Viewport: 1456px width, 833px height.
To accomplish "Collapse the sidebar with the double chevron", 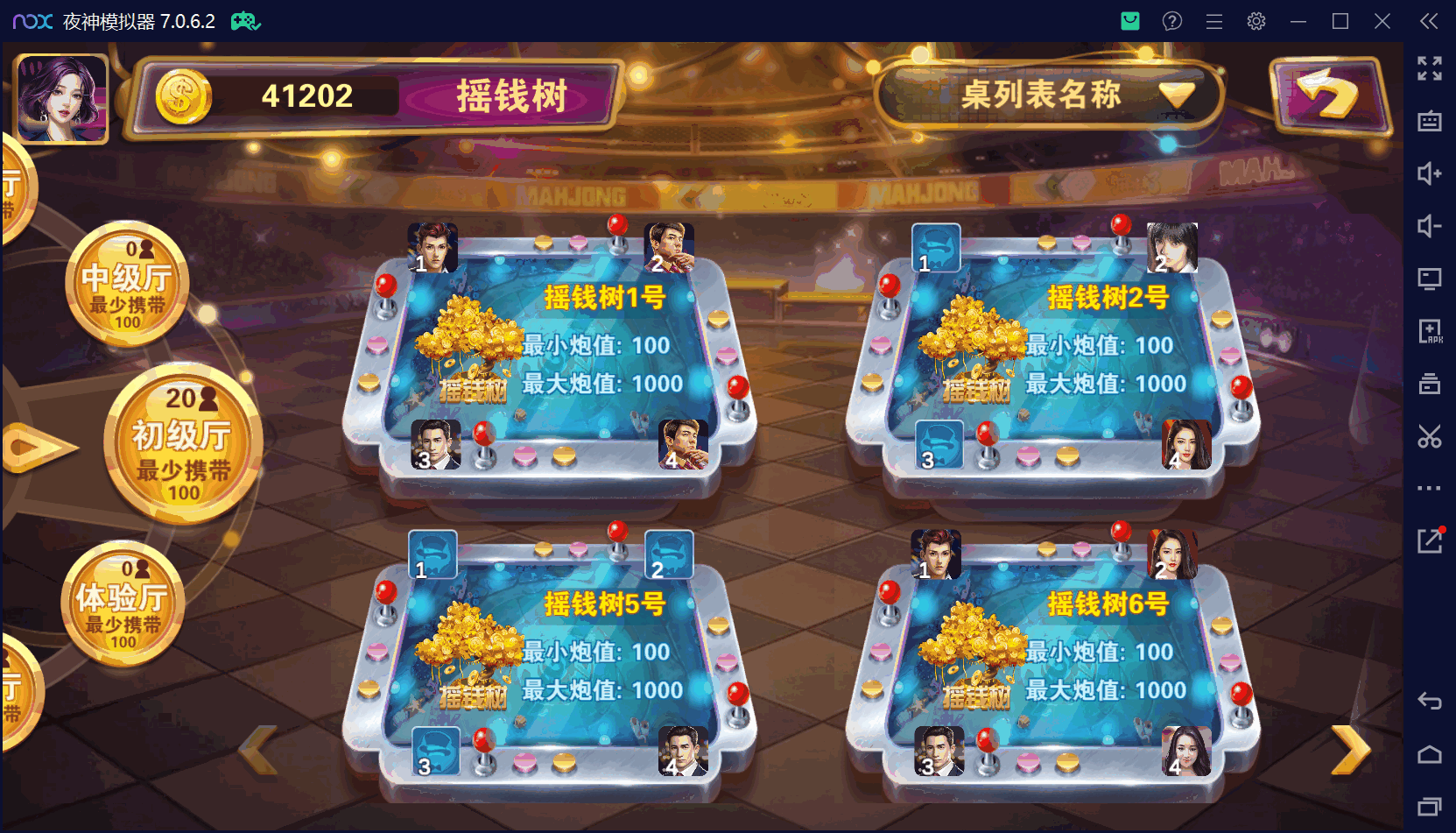I will point(1427,21).
